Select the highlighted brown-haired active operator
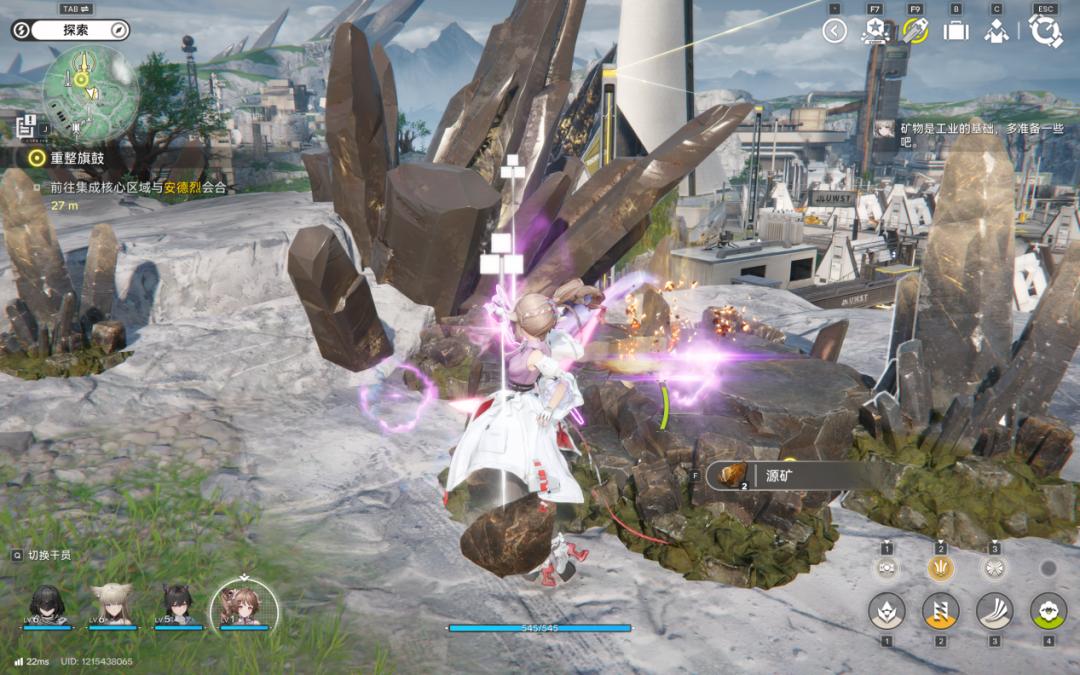Screen dimensions: 1080x675 coord(244,605)
